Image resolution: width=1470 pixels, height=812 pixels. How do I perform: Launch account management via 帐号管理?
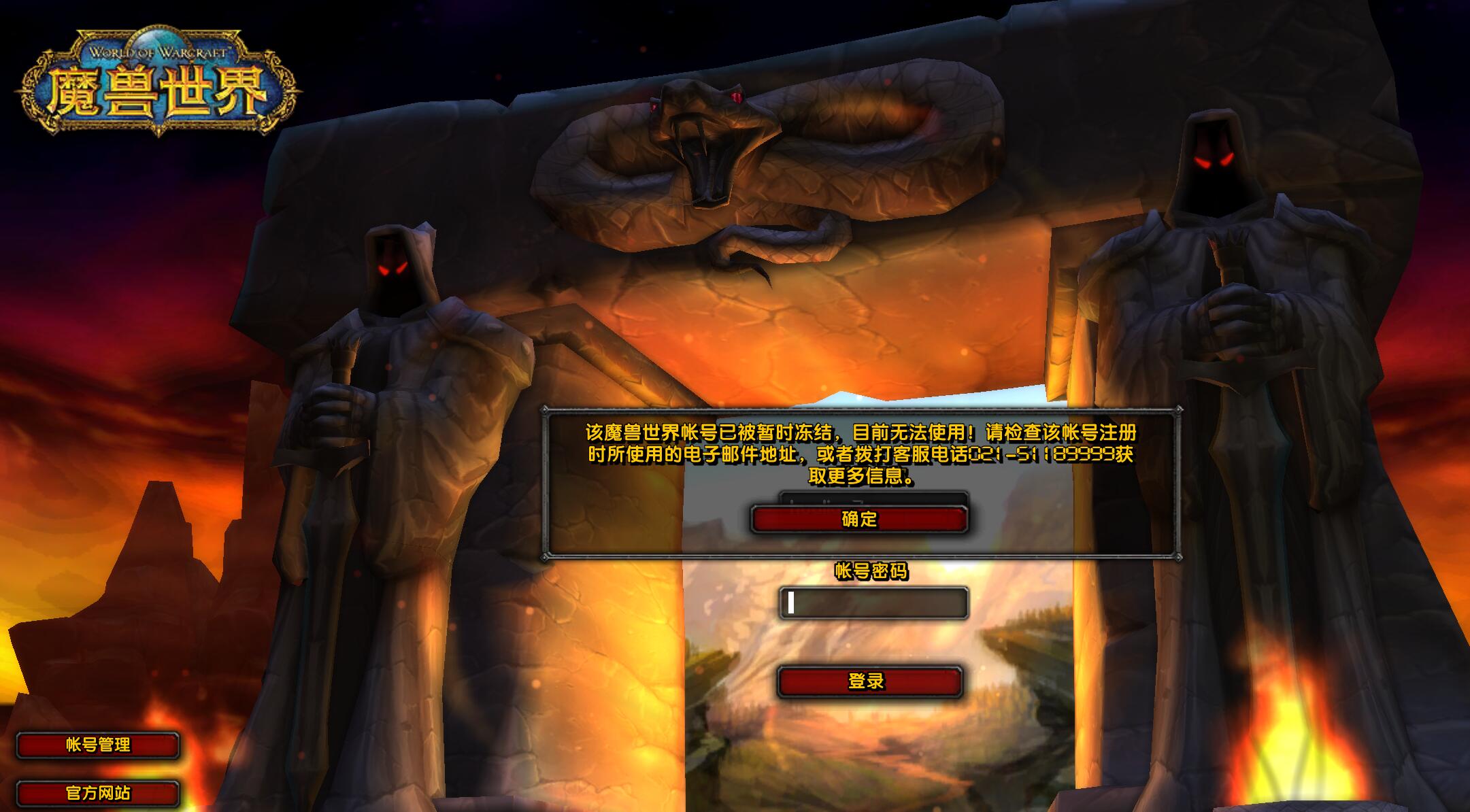click(99, 745)
